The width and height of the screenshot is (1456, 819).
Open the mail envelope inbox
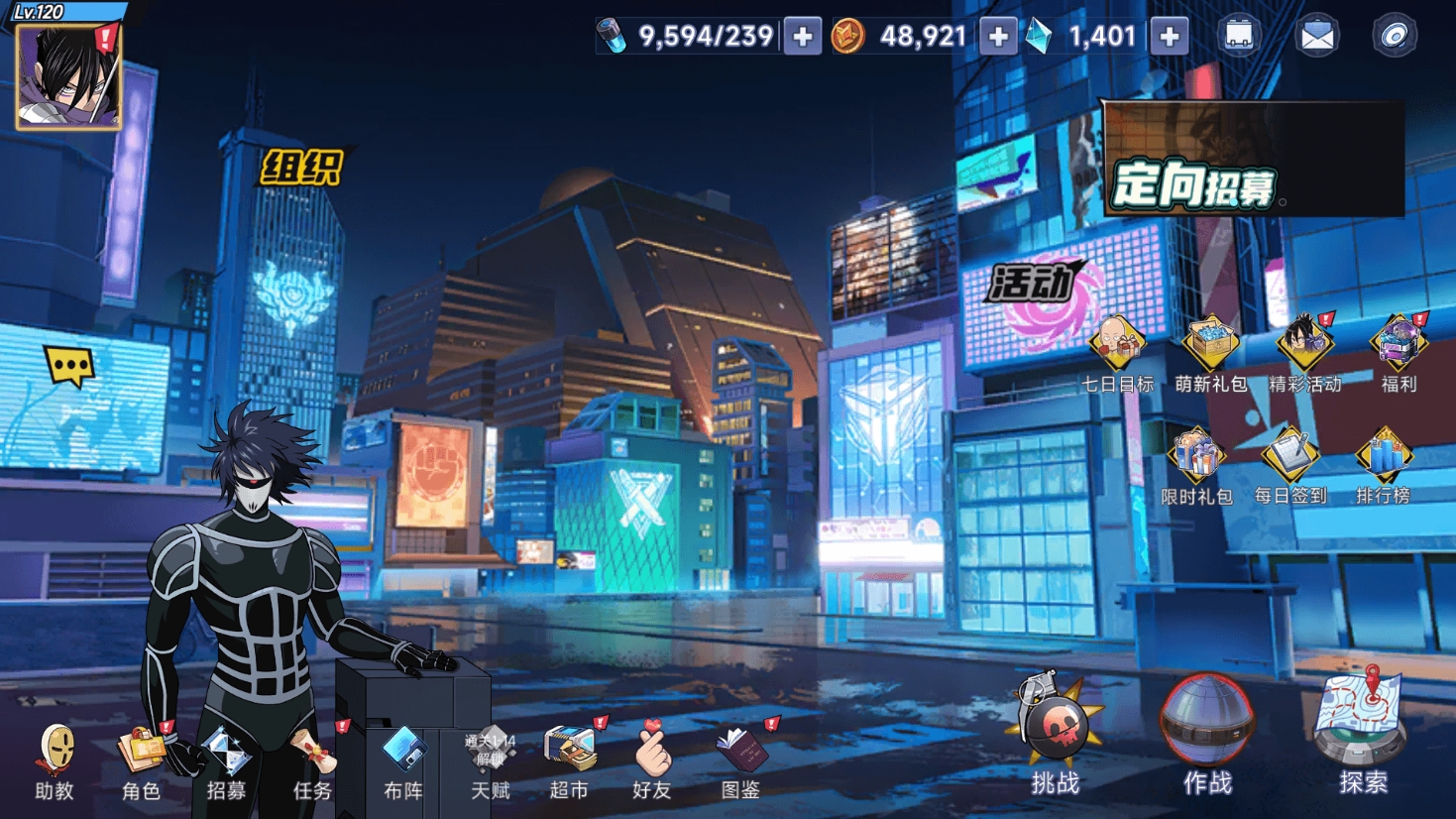1316,37
